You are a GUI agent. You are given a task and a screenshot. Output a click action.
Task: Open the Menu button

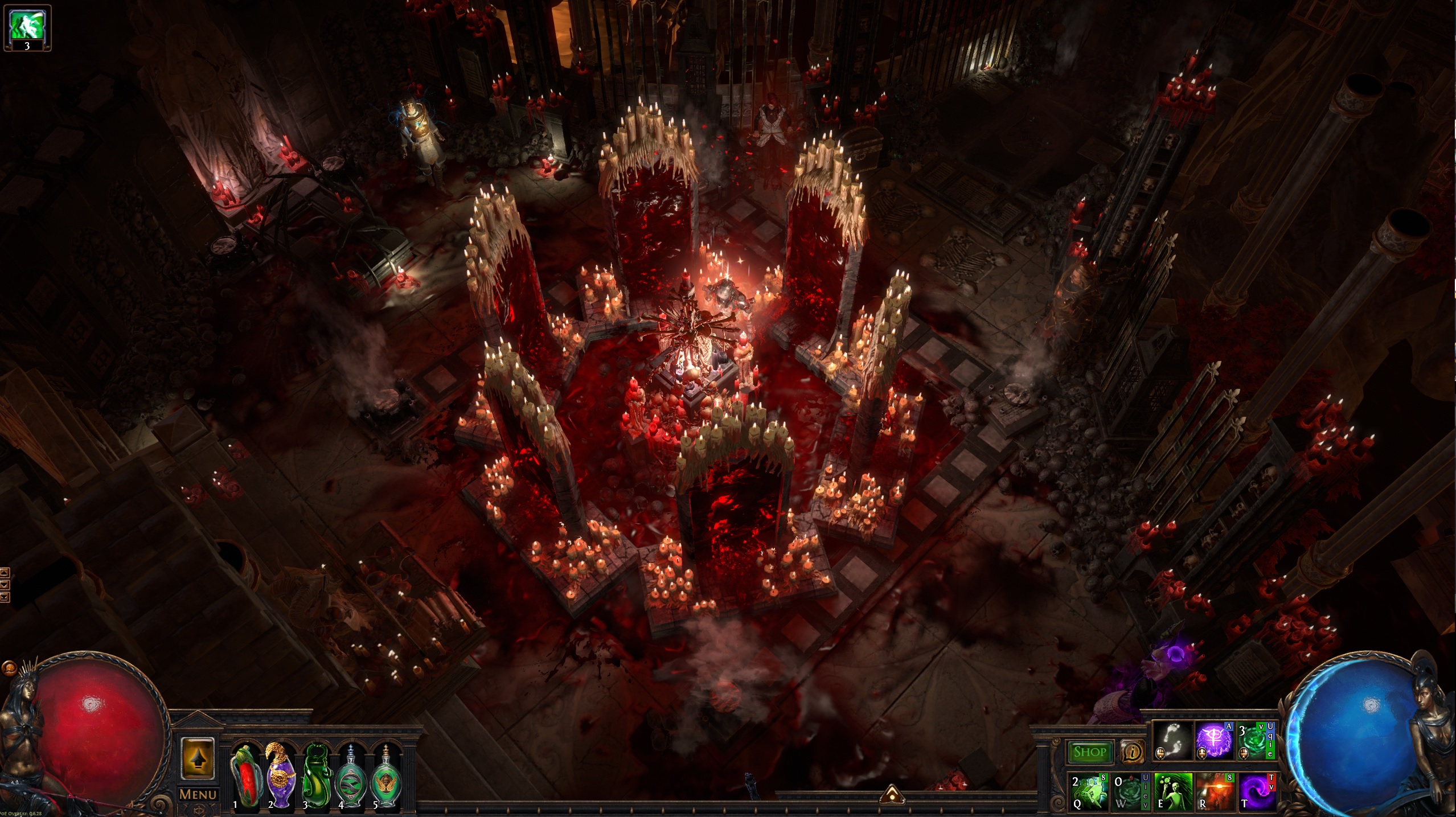pos(198,794)
